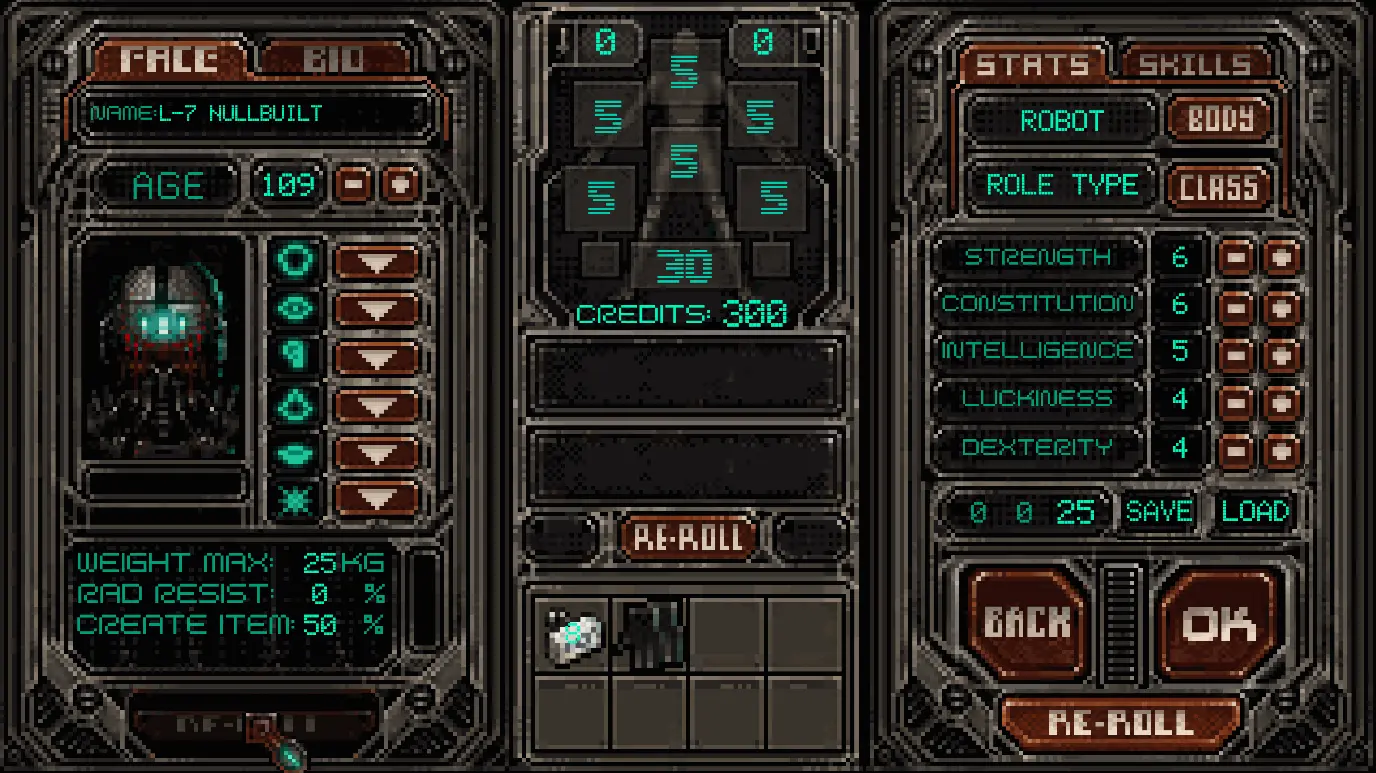The height and width of the screenshot is (773, 1376).
Task: Increase the character's AGE with plus
Action: pos(401,185)
